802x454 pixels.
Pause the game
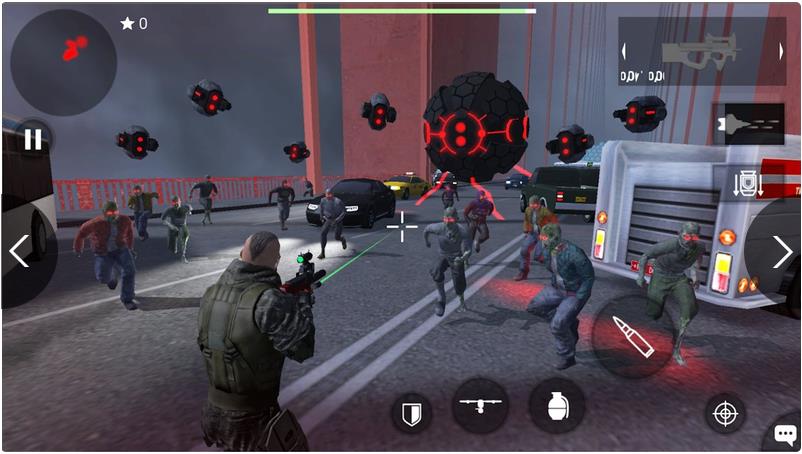click(x=33, y=139)
